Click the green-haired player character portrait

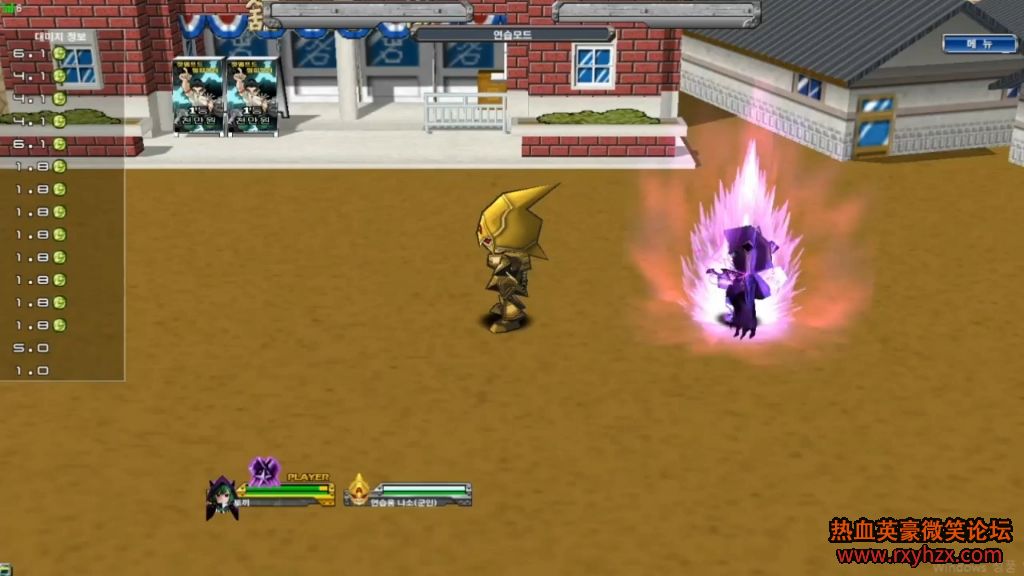click(220, 497)
